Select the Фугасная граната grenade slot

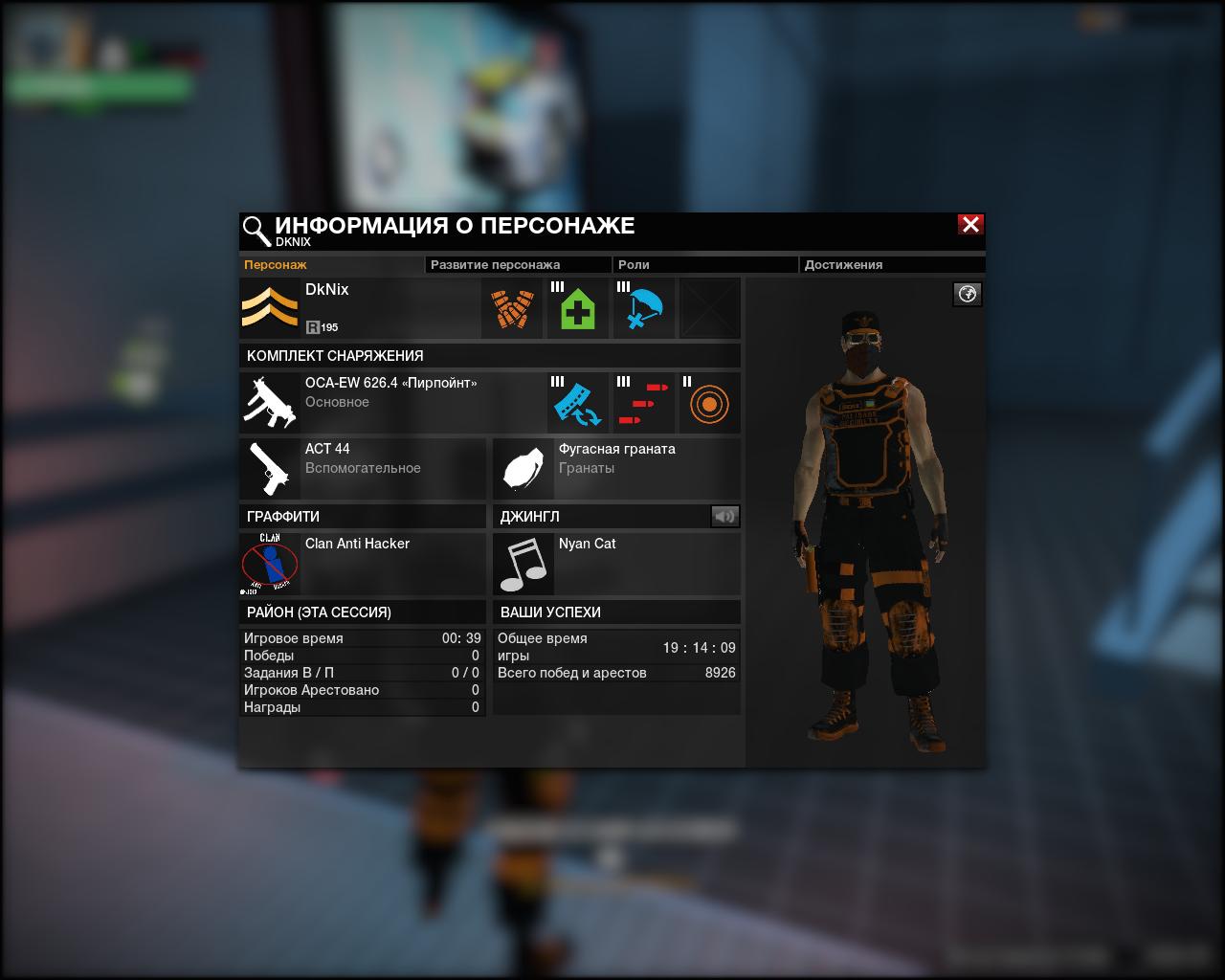pos(616,468)
